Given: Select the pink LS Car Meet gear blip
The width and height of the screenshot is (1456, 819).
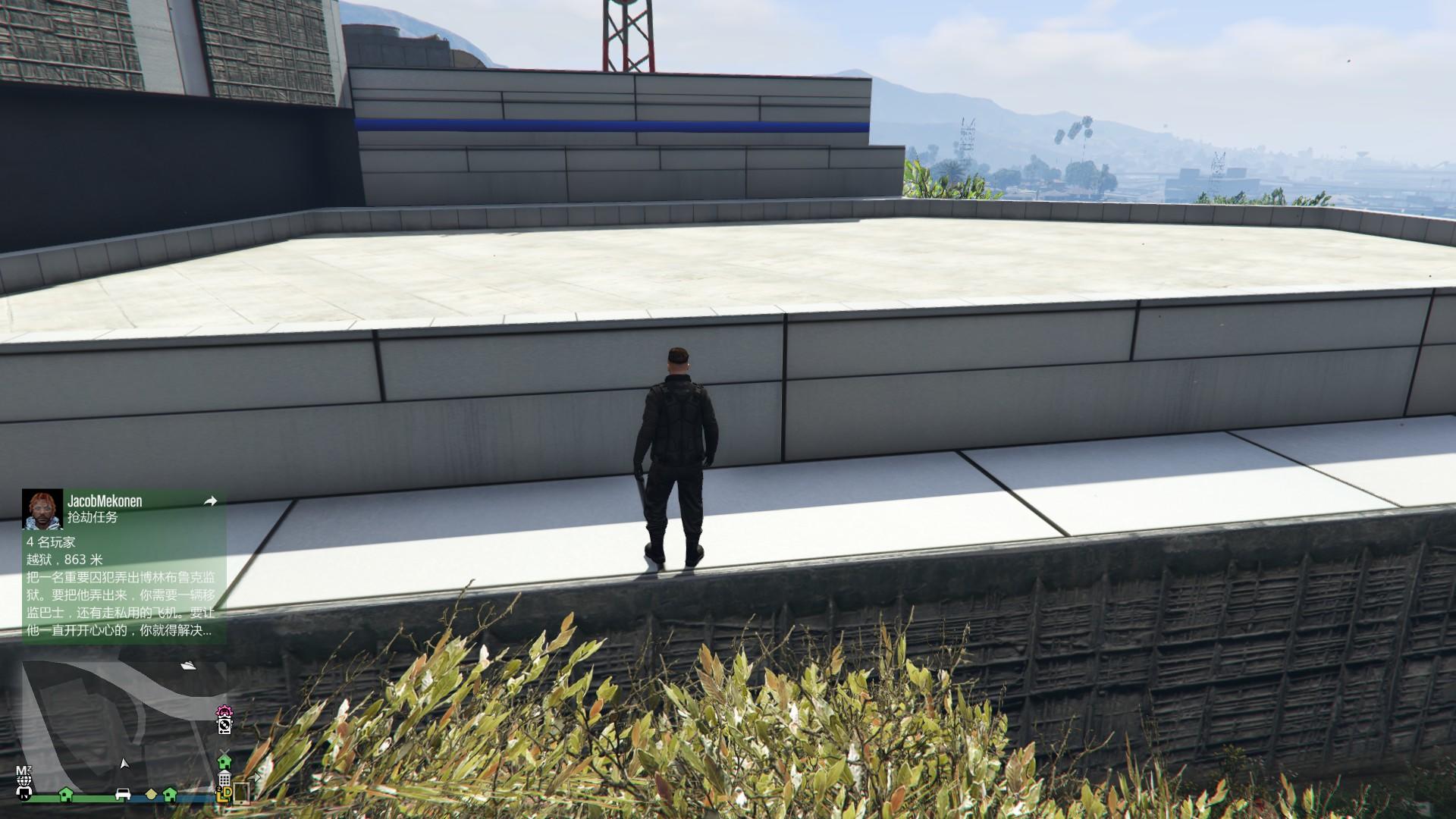Looking at the screenshot, I should 225,711.
